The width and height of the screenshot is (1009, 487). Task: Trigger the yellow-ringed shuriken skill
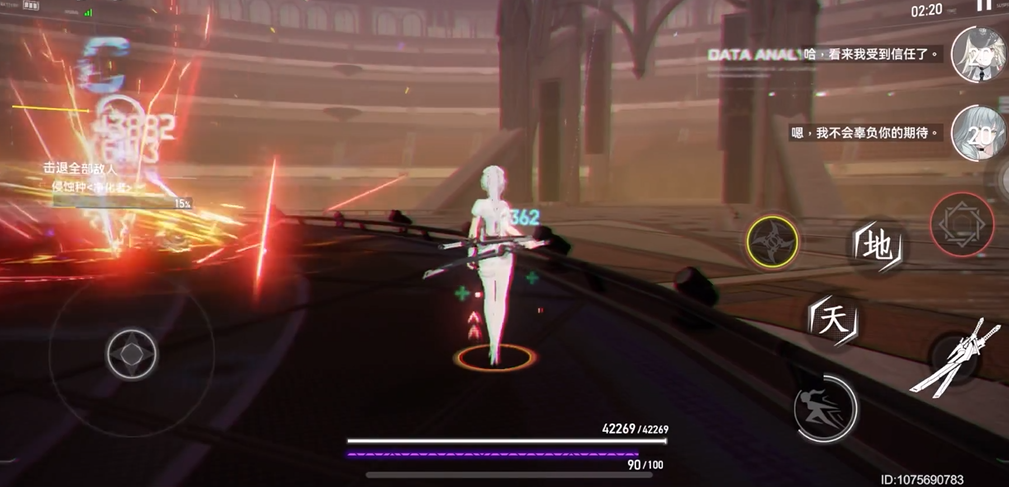click(772, 241)
